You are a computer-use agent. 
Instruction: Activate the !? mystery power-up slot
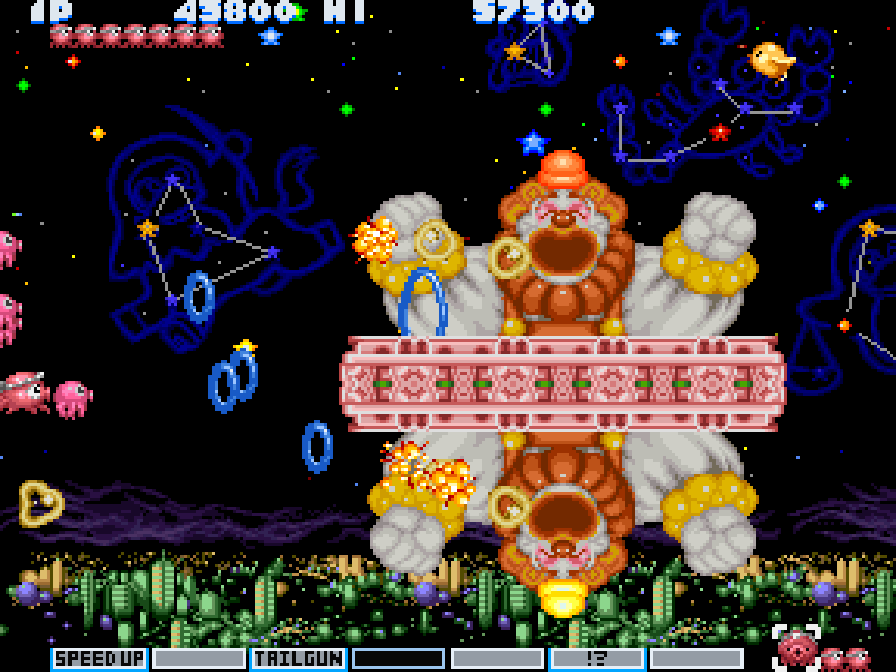tap(597, 659)
